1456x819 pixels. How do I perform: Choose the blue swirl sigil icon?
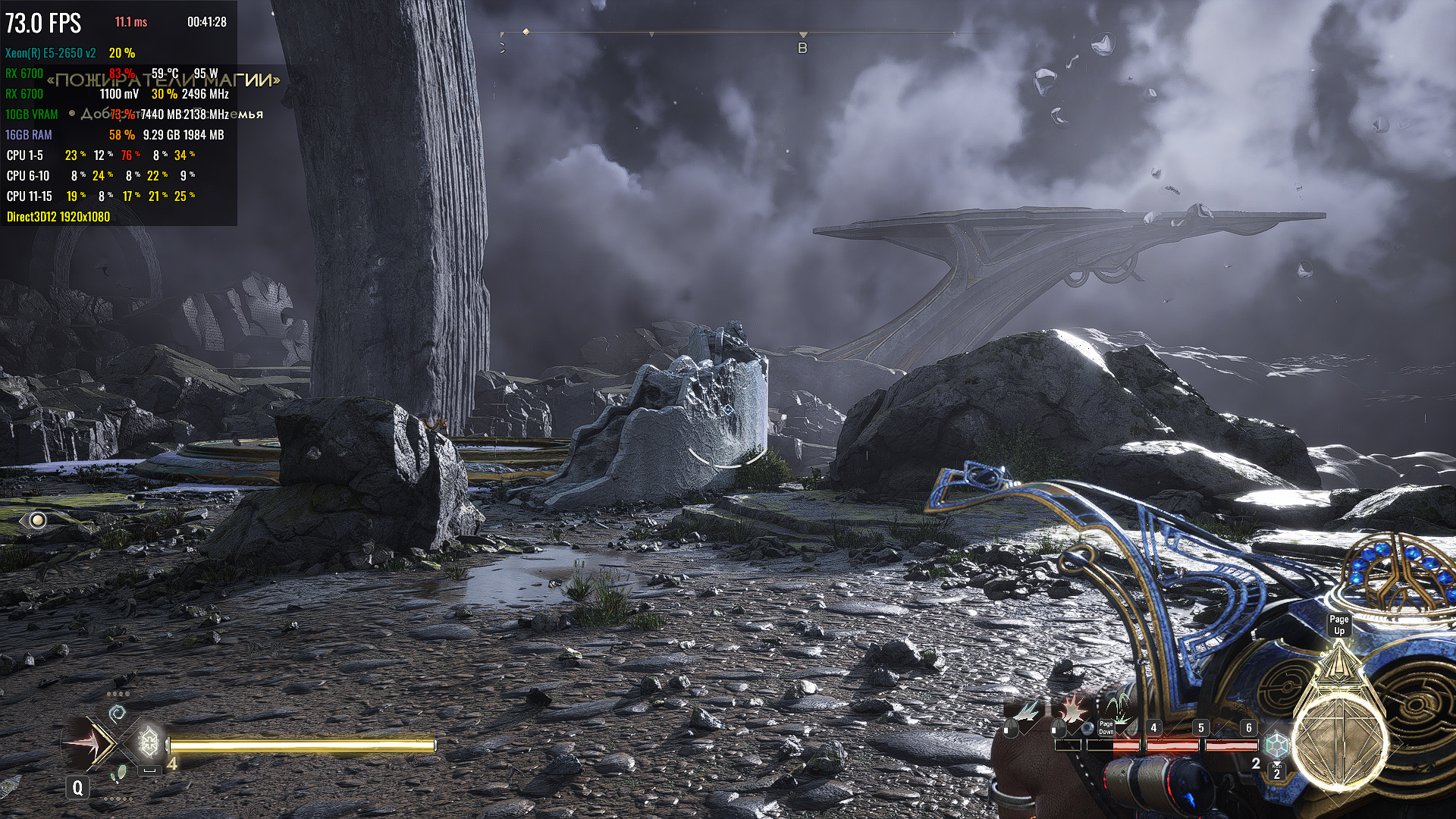[117, 713]
